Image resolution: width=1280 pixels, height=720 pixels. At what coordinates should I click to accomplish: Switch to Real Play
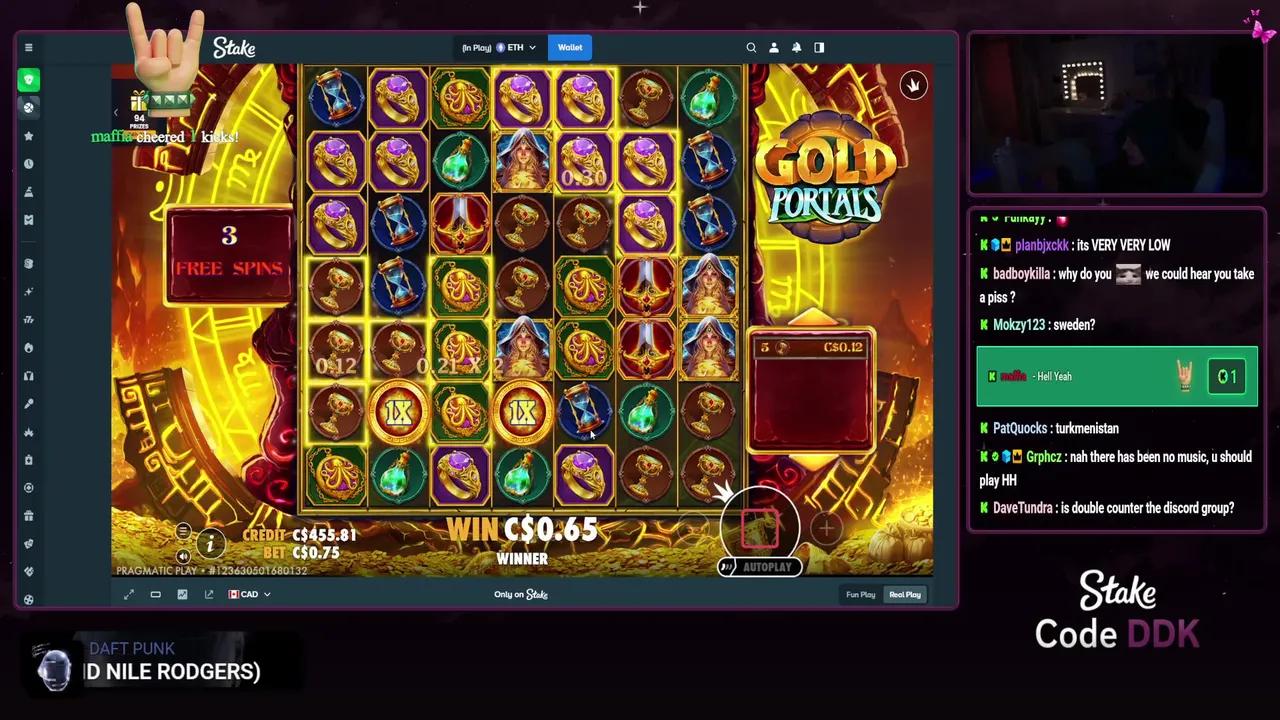904,594
